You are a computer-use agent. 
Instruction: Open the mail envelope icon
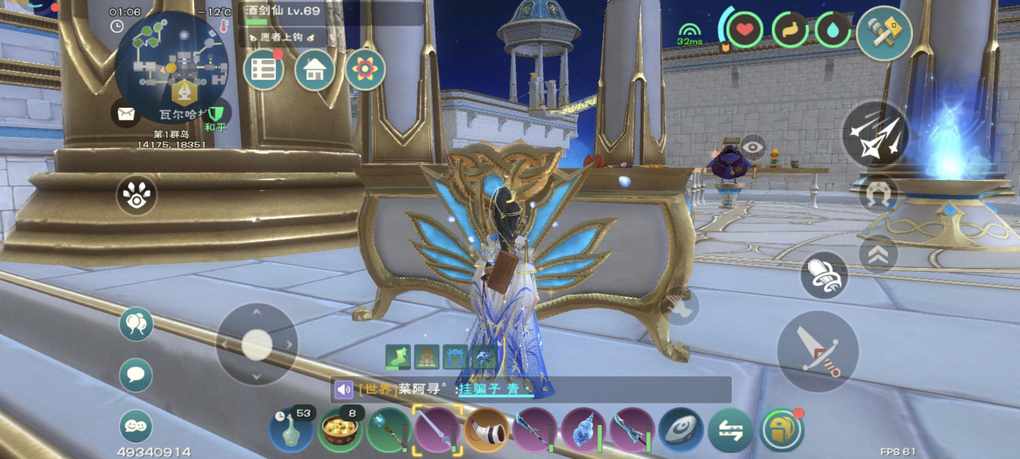pyautogui.click(x=126, y=113)
